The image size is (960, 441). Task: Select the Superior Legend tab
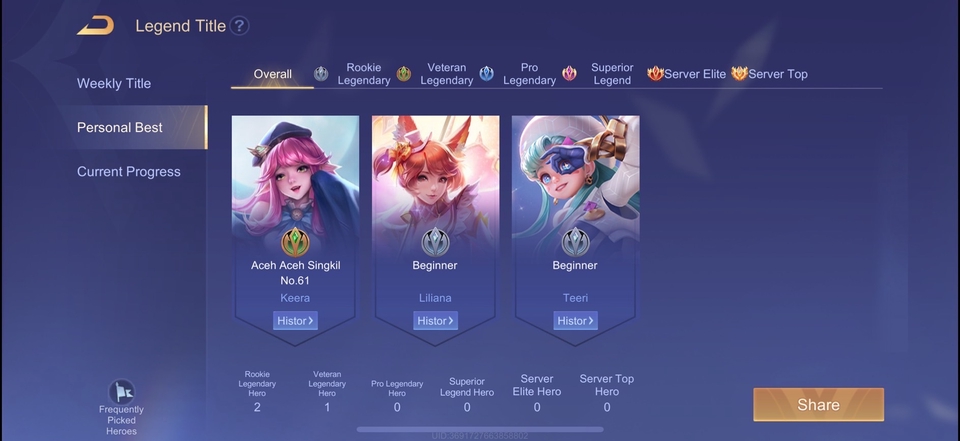[x=600, y=74]
